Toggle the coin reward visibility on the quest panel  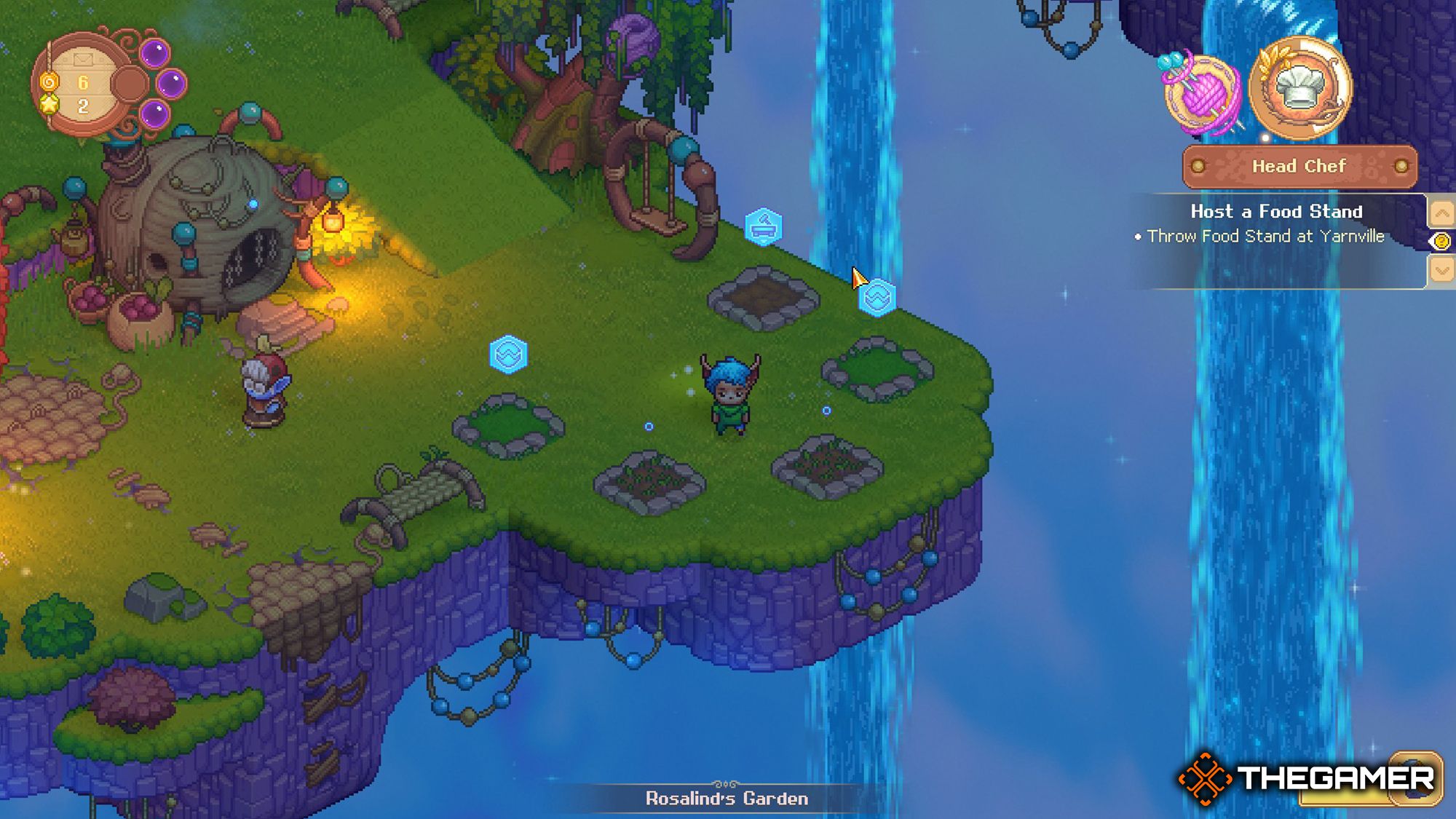coord(1441,241)
